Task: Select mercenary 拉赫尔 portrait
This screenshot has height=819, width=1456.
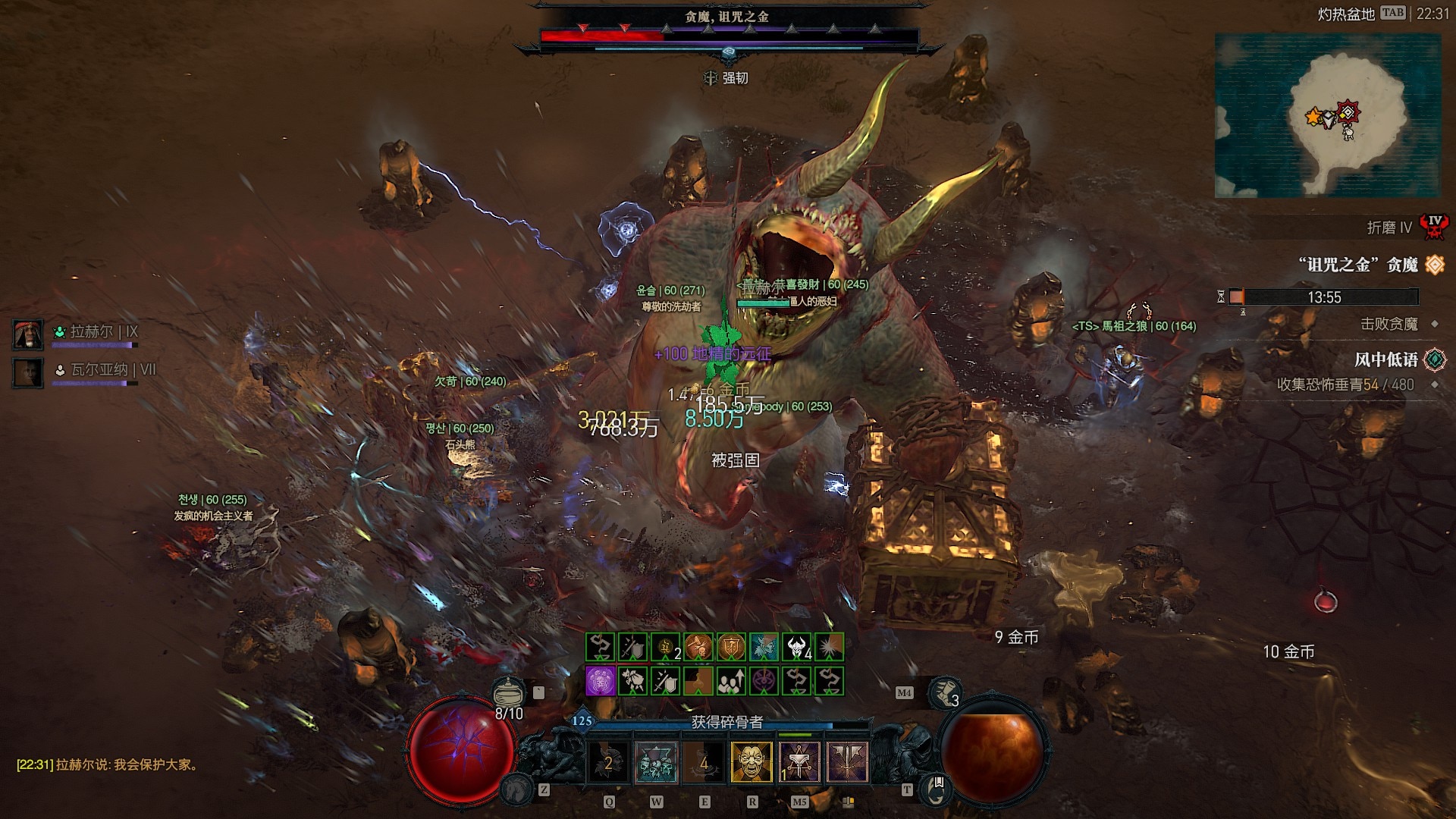Action: pos(28,334)
